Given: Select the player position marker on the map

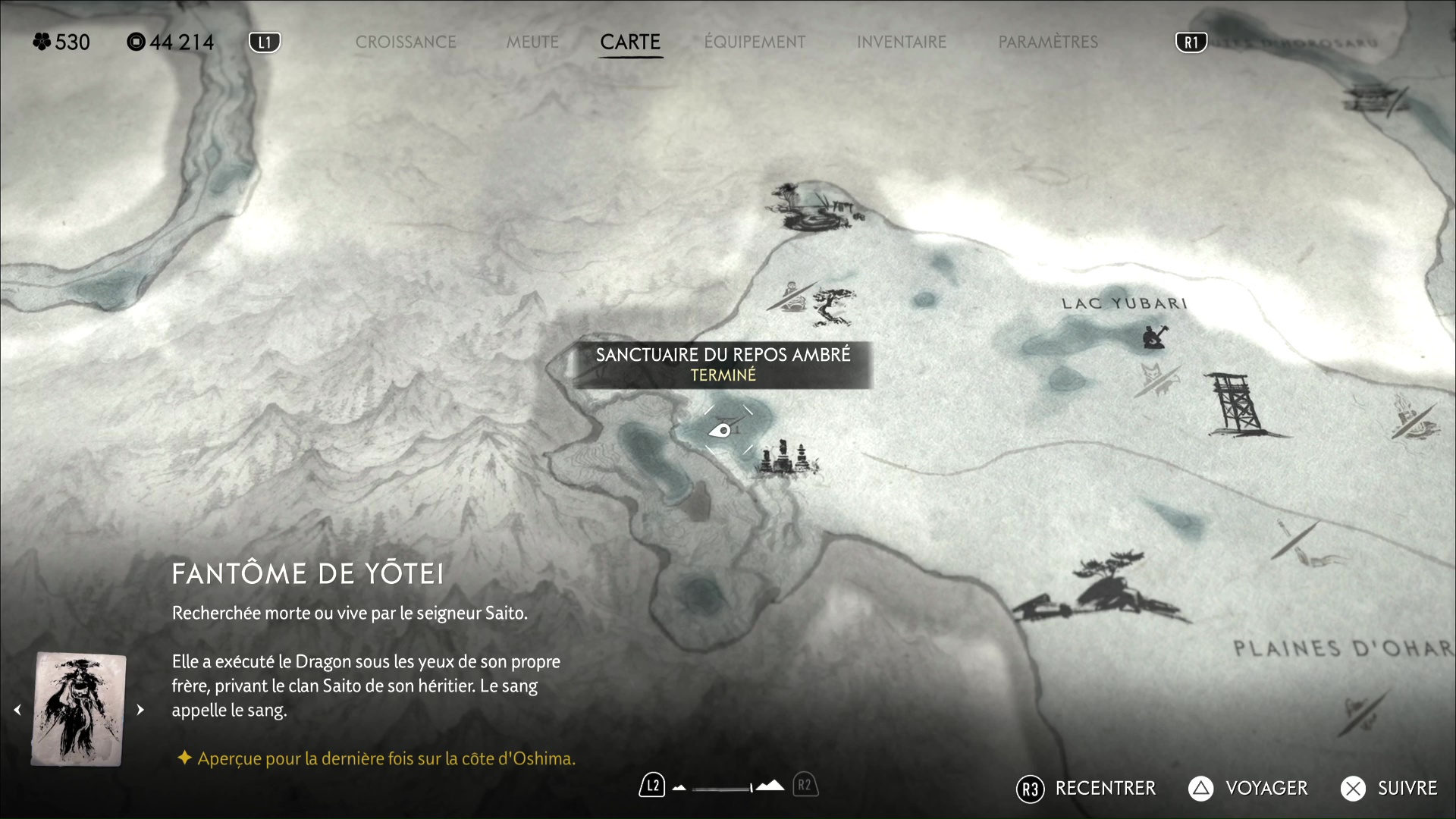Looking at the screenshot, I should [721, 431].
